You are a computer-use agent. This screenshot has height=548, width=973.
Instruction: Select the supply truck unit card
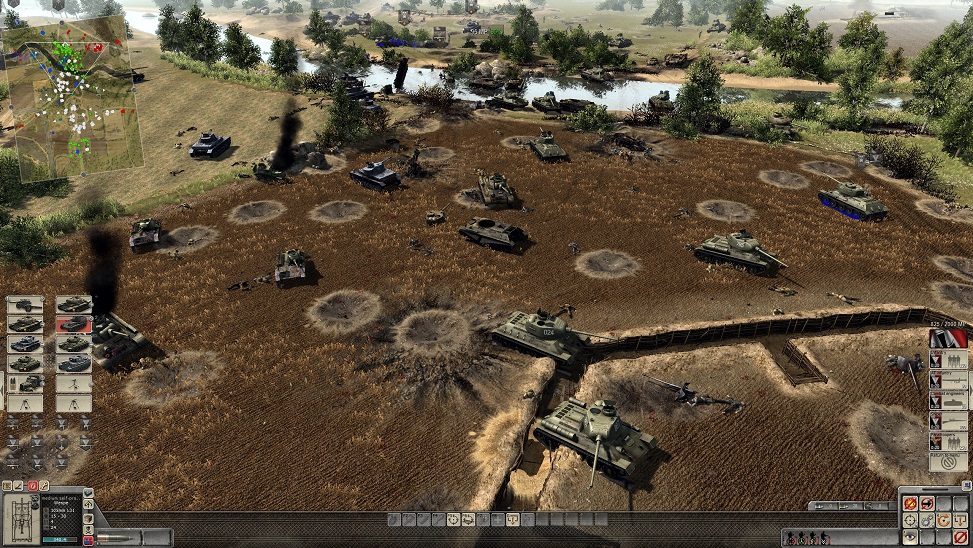click(25, 382)
